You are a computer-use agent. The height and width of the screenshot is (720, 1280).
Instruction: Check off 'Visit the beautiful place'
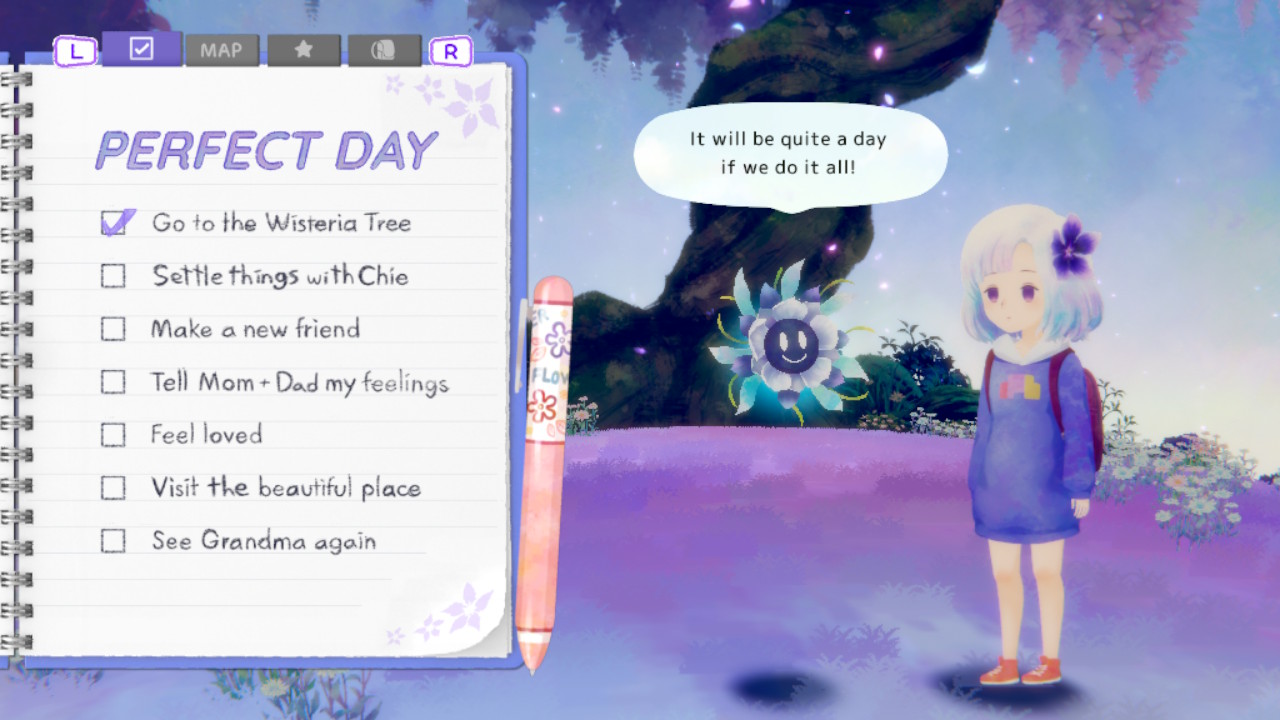click(x=113, y=487)
